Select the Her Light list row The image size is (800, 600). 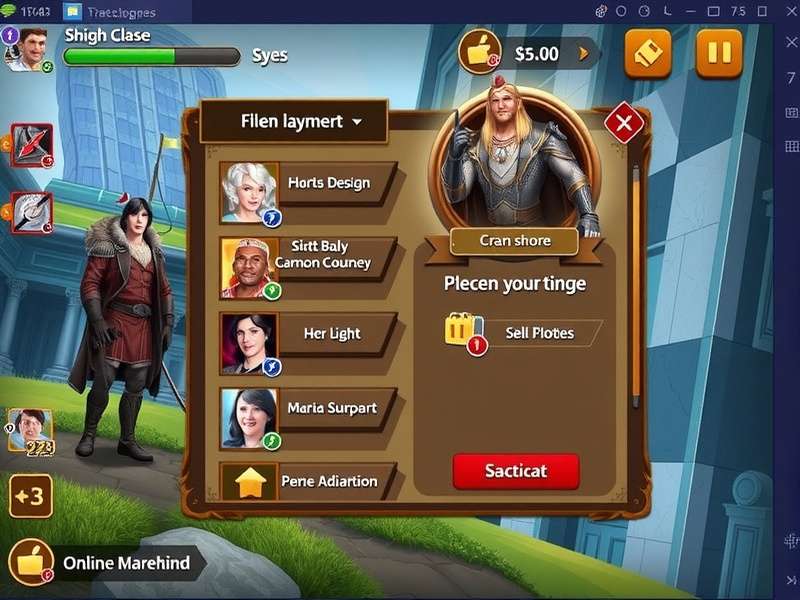310,334
